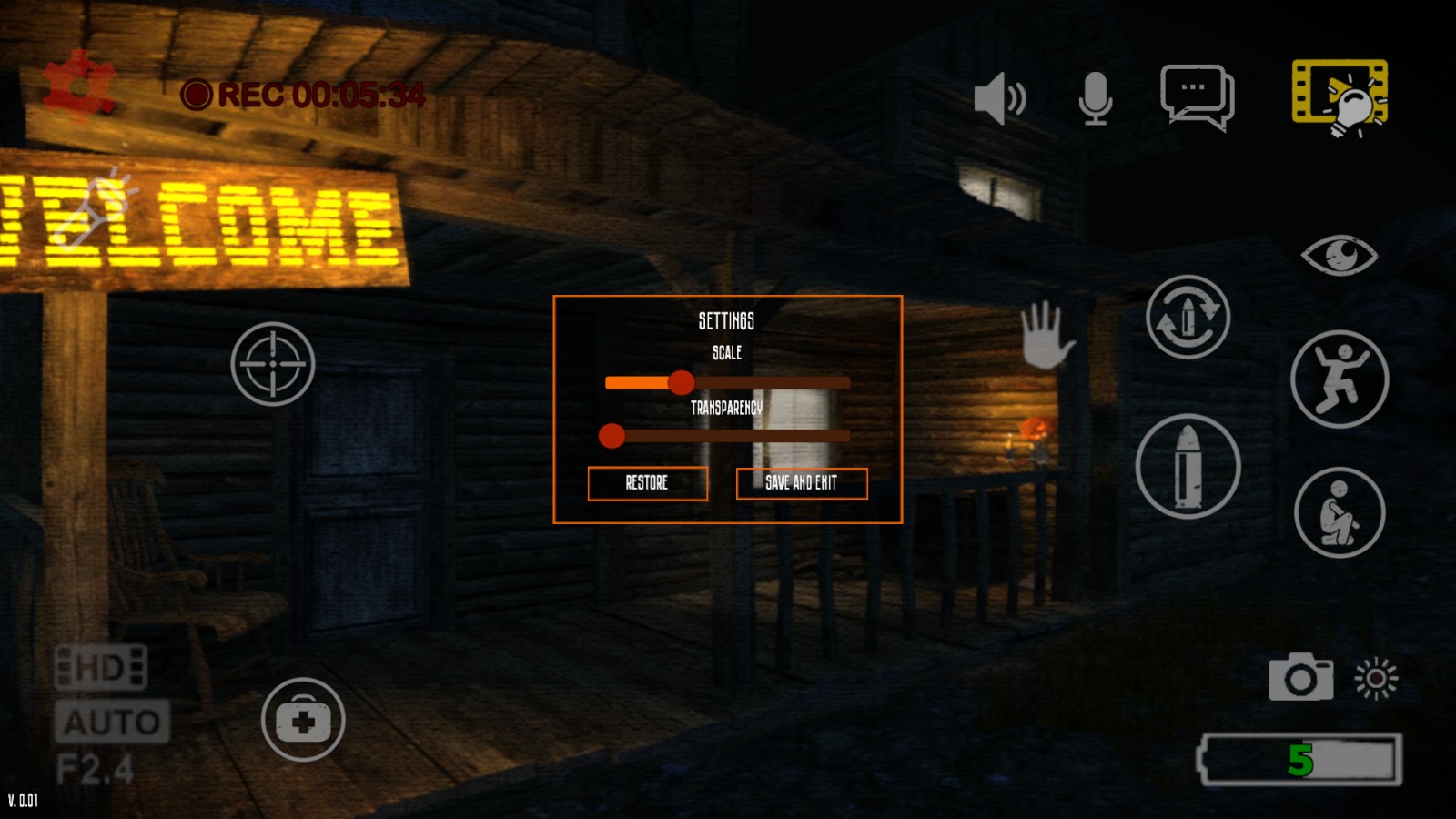Viewport: 1456px width, 819px height.
Task: Toggle the speaker sound icon
Action: tap(999, 97)
